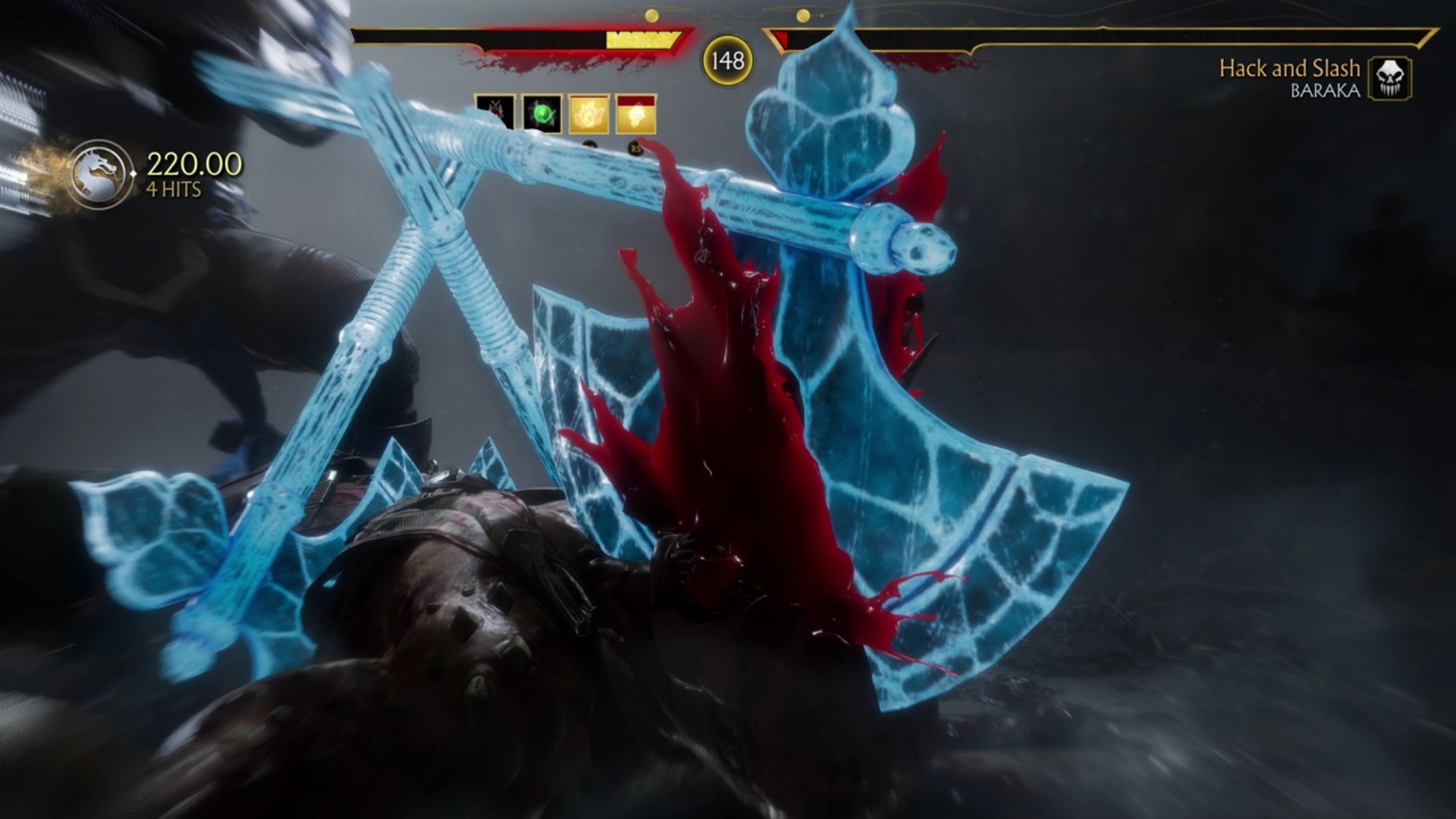Screen dimensions: 1456x819
Task: Click the Hack and Slash variation label
Action: pos(1291,67)
